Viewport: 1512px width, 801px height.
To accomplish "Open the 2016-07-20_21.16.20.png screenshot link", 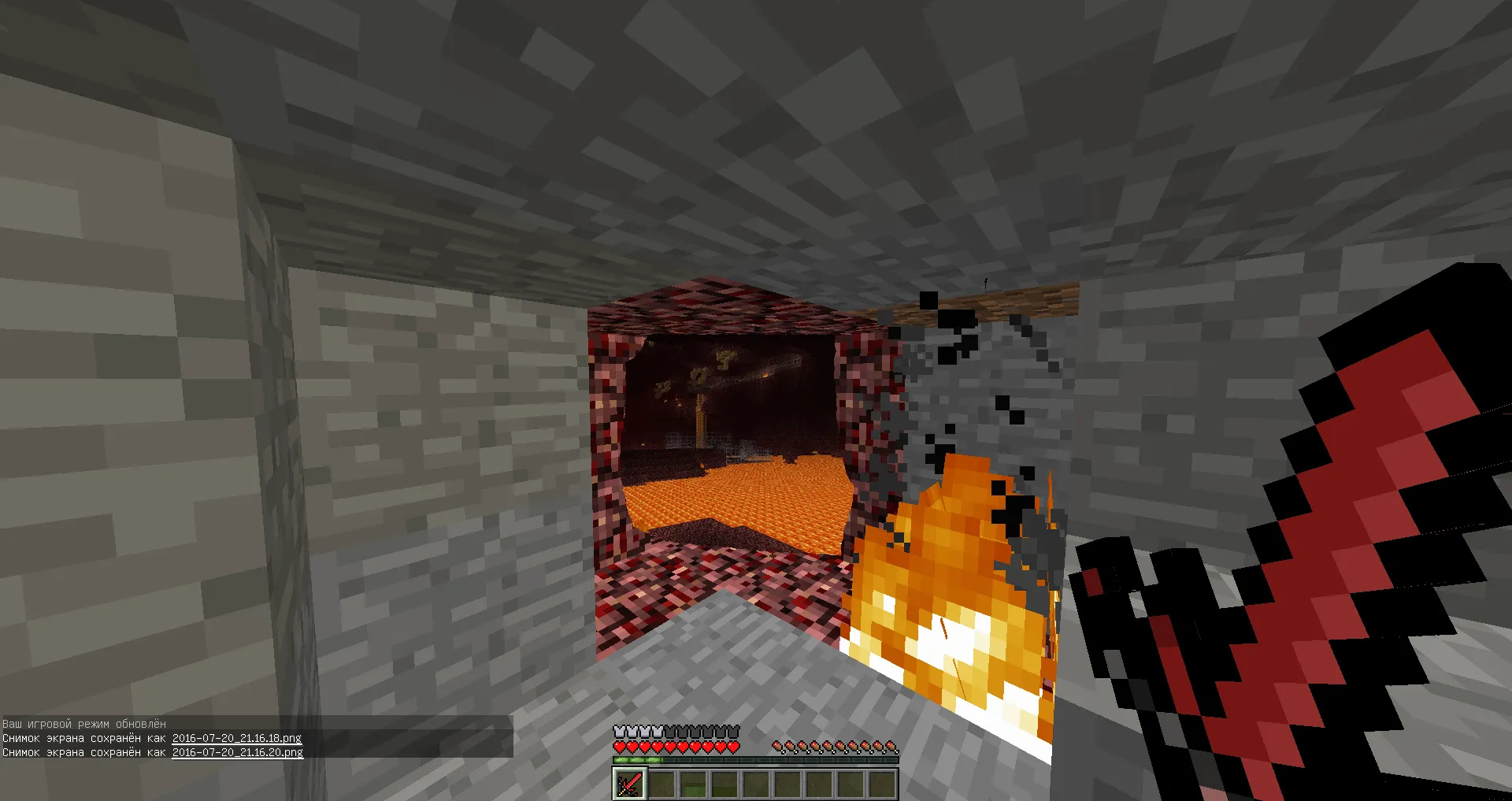I will coord(236,751).
